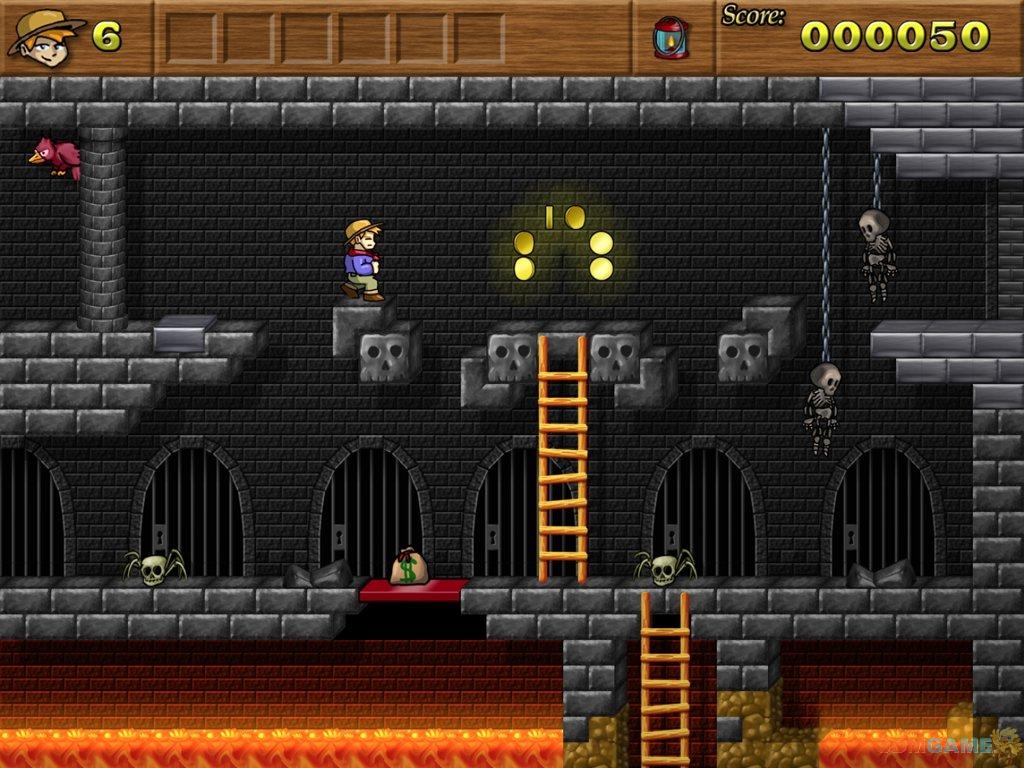Select the explorer portrait lives icon

click(44, 37)
